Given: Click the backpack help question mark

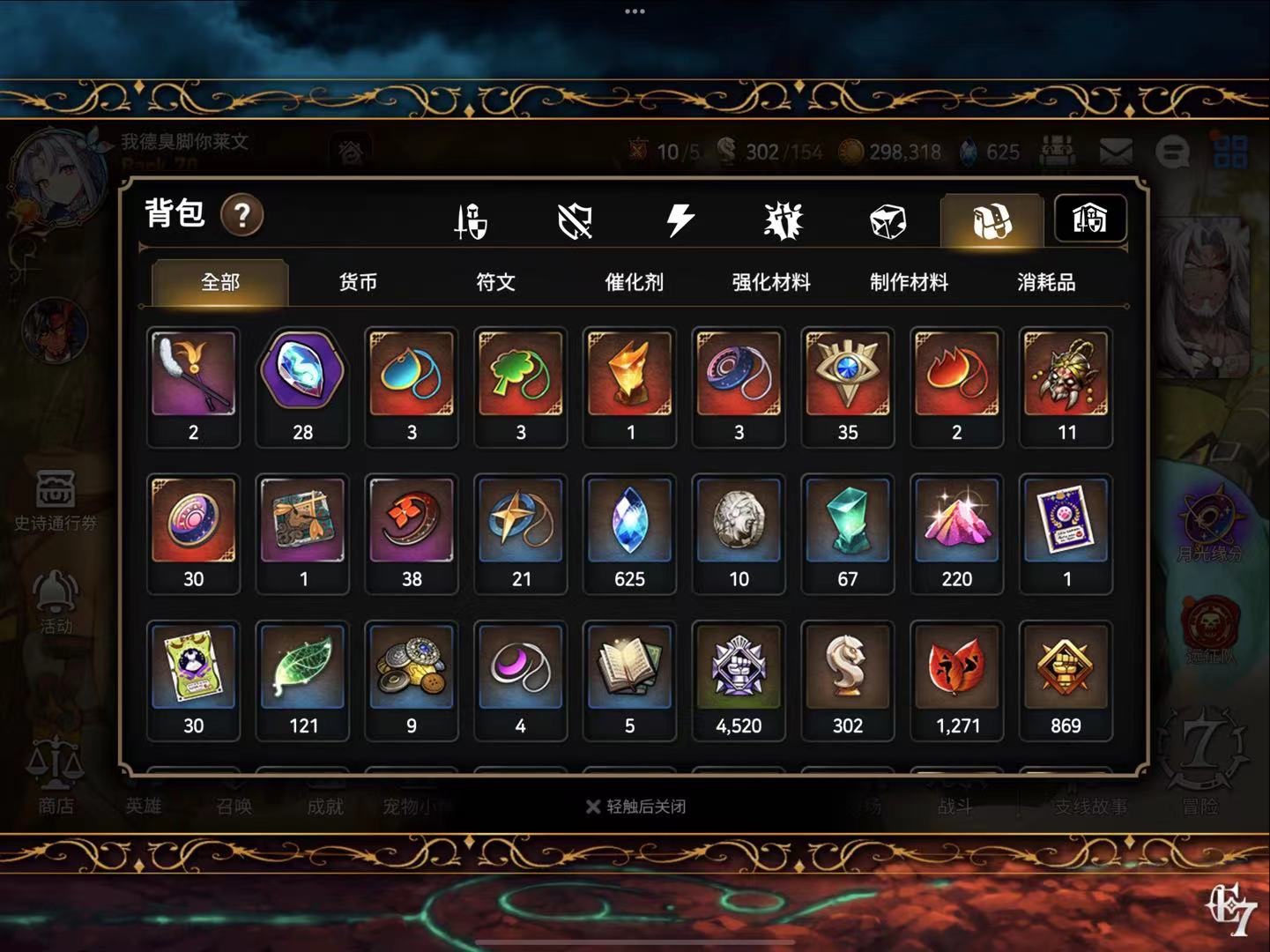Looking at the screenshot, I should (241, 215).
